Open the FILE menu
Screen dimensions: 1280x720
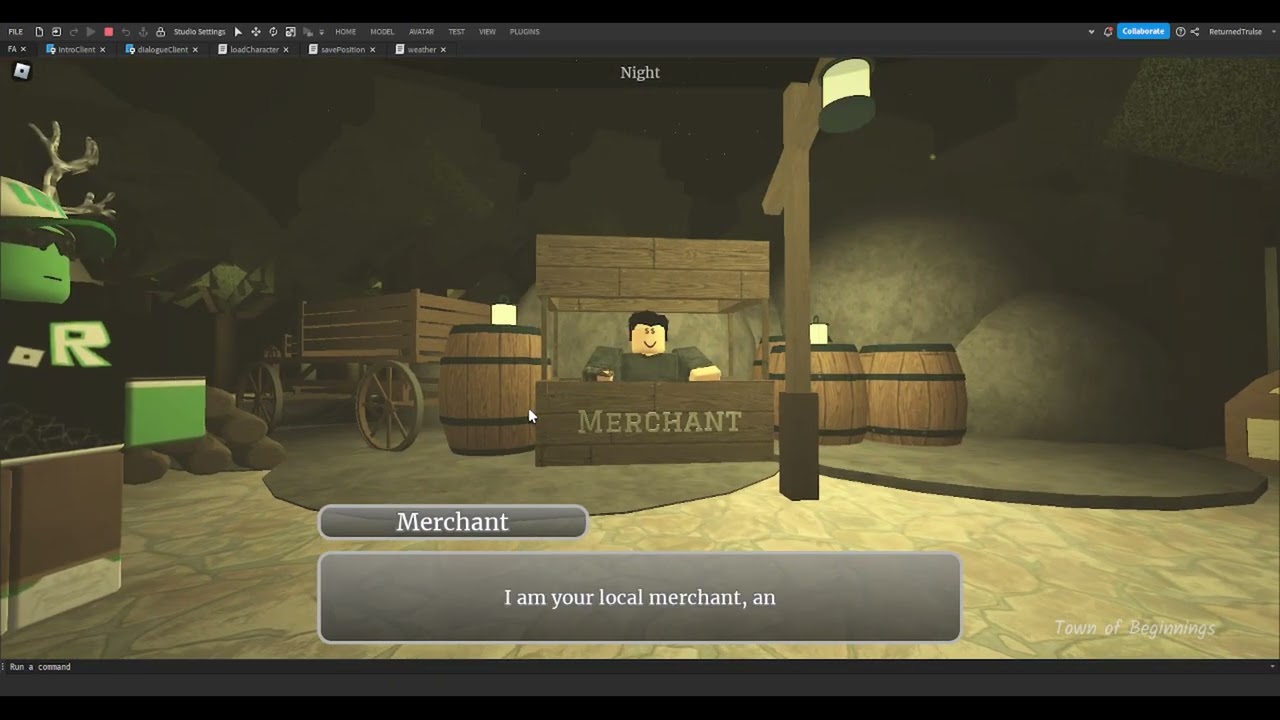(x=16, y=32)
